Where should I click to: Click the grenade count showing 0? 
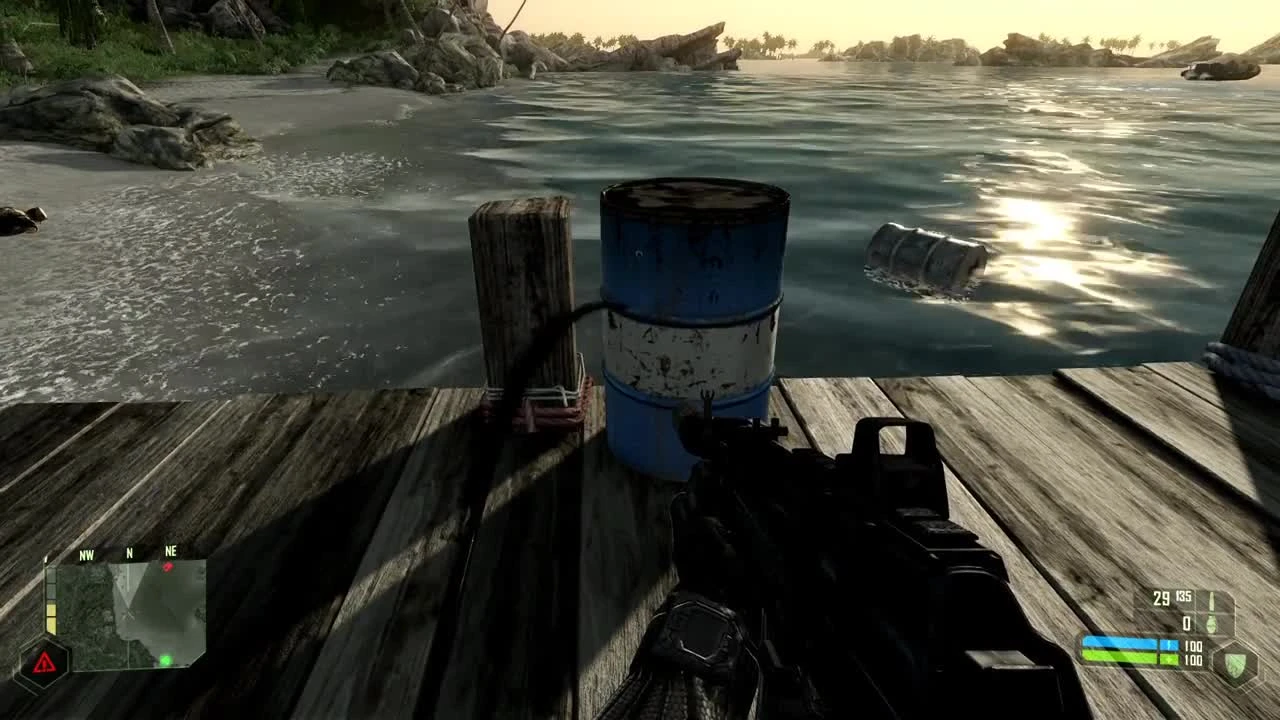coord(1187,623)
